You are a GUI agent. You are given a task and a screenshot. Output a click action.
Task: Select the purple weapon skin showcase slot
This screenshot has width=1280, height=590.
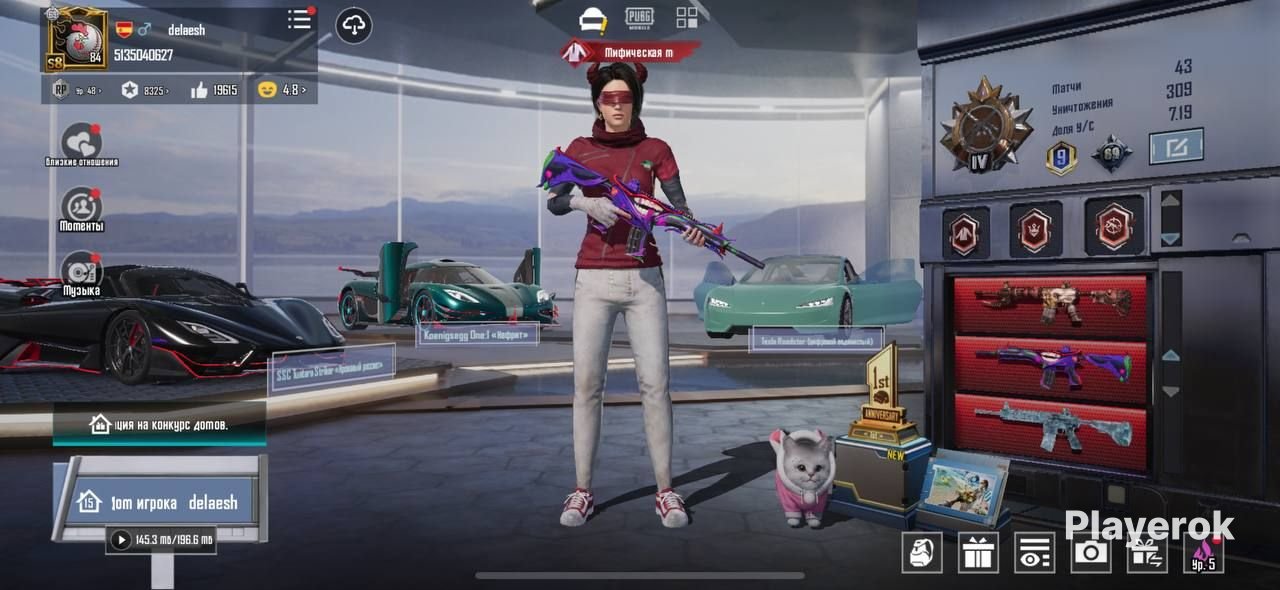(1049, 362)
